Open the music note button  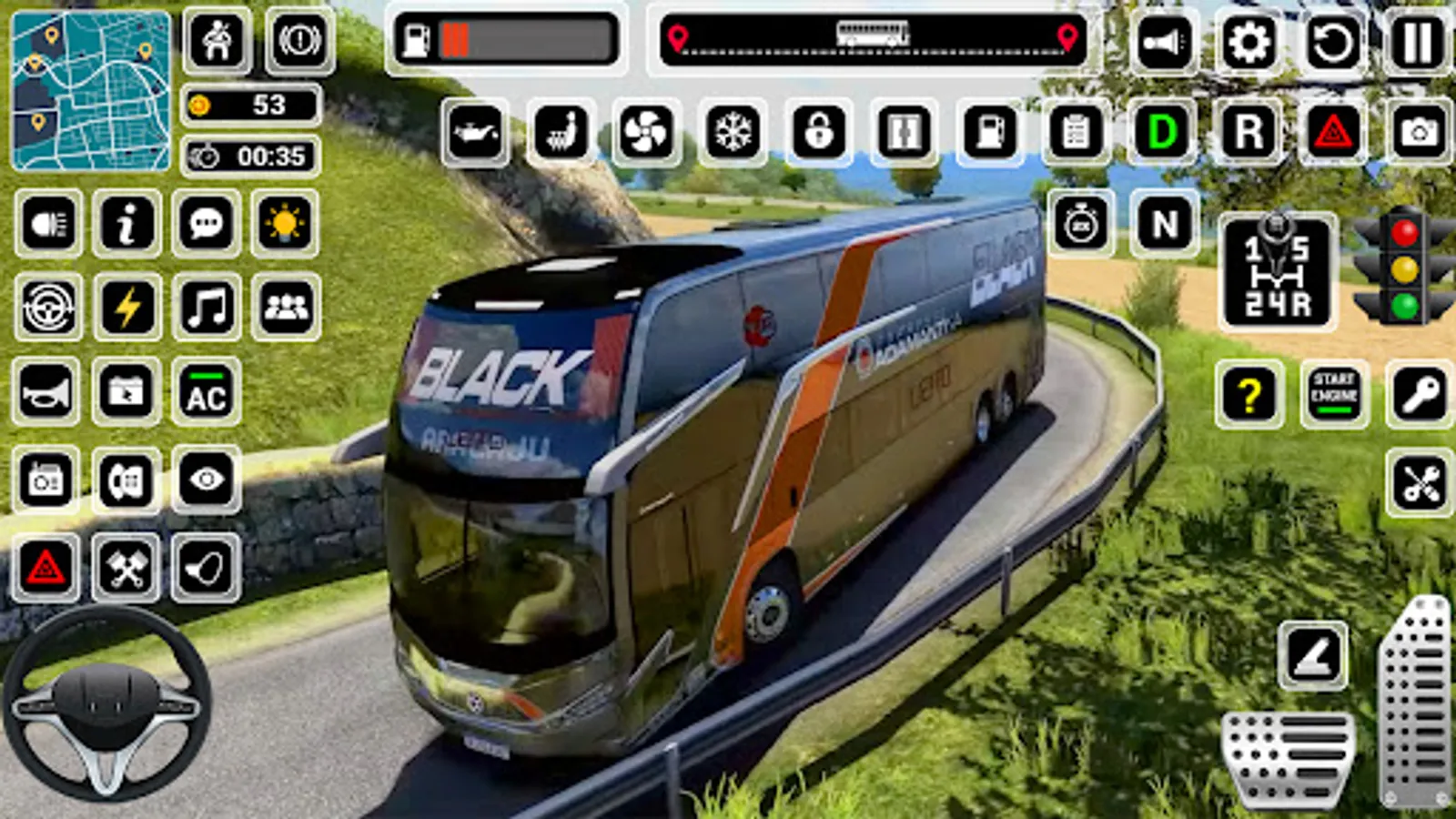(x=207, y=307)
